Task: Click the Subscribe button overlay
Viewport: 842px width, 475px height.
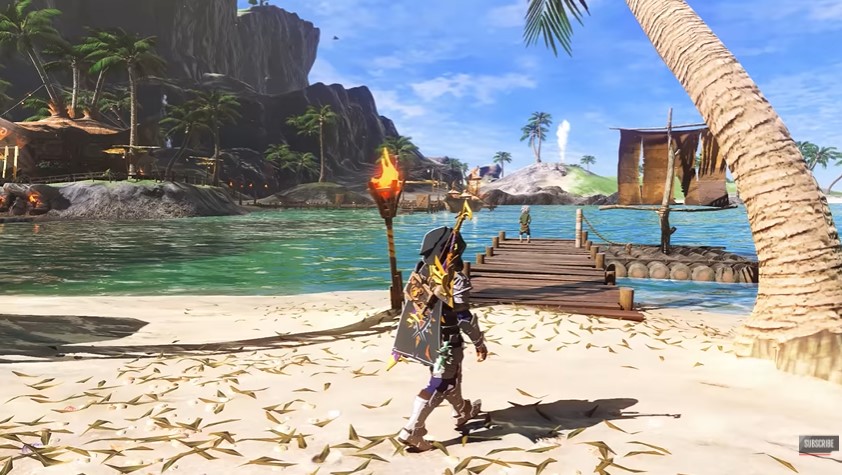Action: point(817,444)
